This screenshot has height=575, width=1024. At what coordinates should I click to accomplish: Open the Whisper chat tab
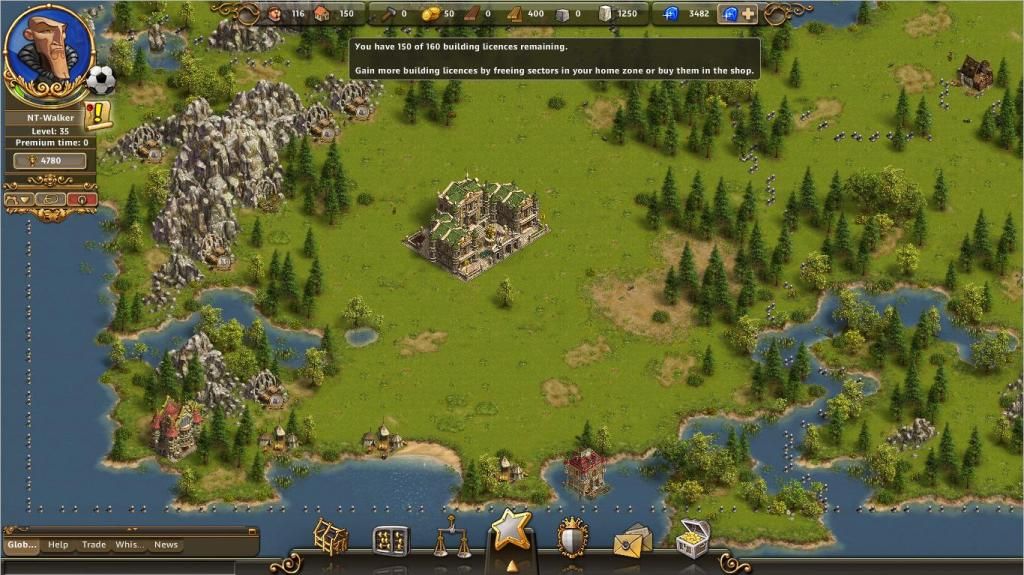pos(129,545)
